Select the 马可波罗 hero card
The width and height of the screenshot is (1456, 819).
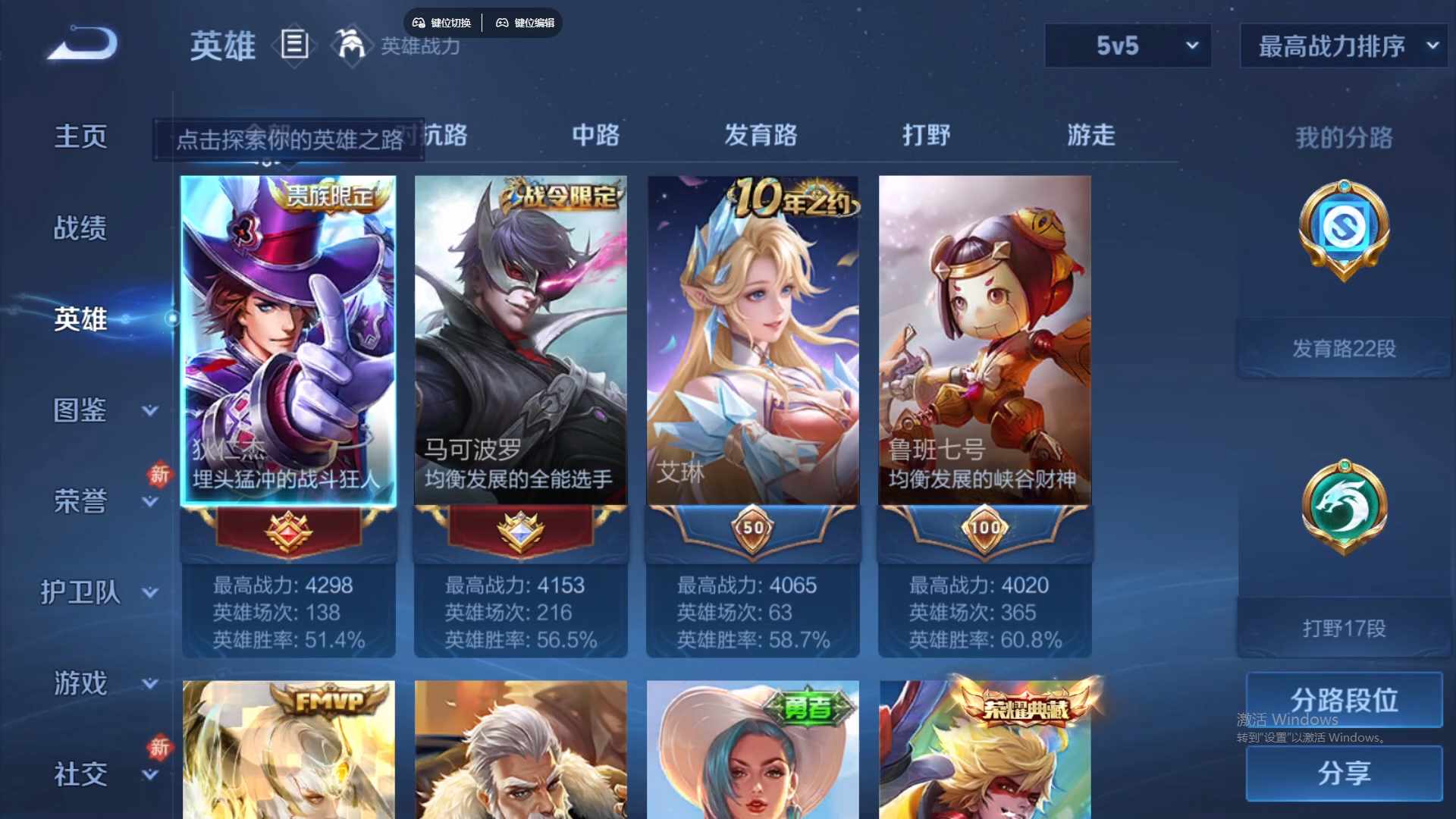coord(521,340)
